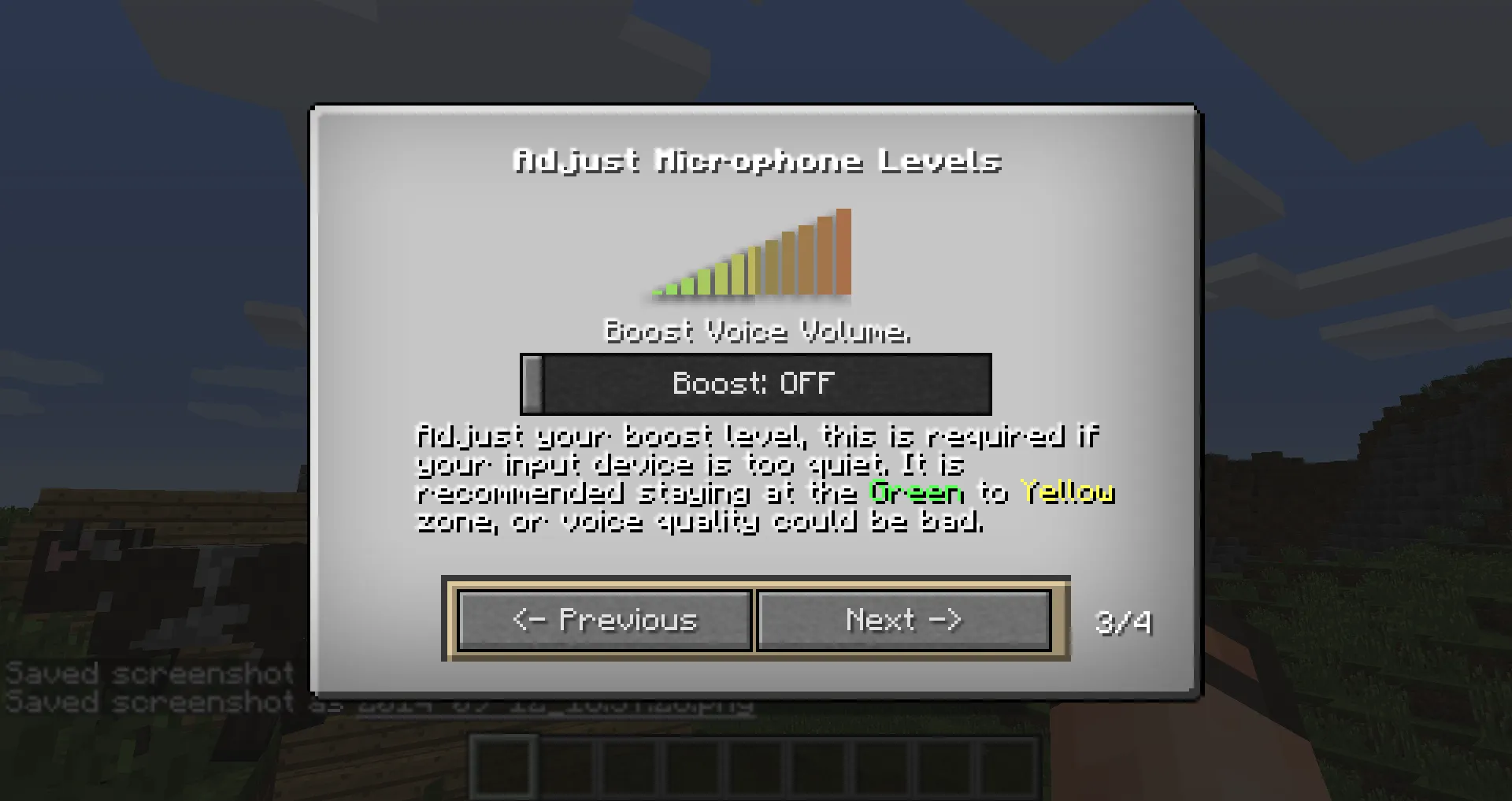Click the Adjust Microphone Levels title

point(758,160)
